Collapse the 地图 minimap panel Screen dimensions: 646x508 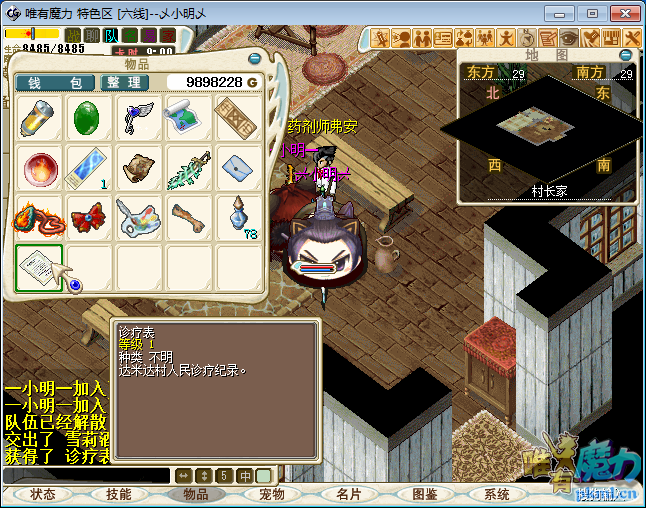click(x=626, y=54)
